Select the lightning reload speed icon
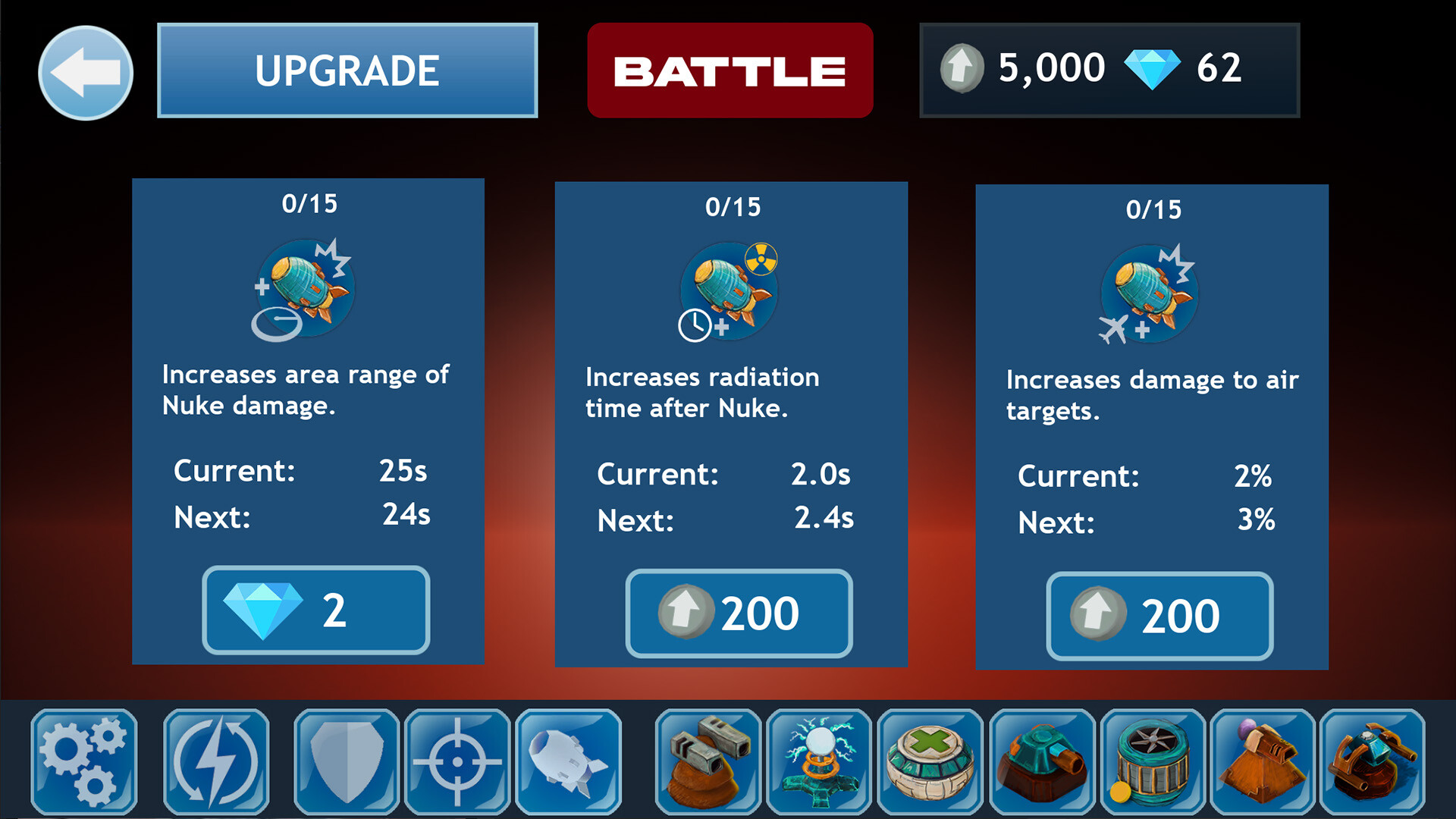The height and width of the screenshot is (819, 1456). [215, 762]
